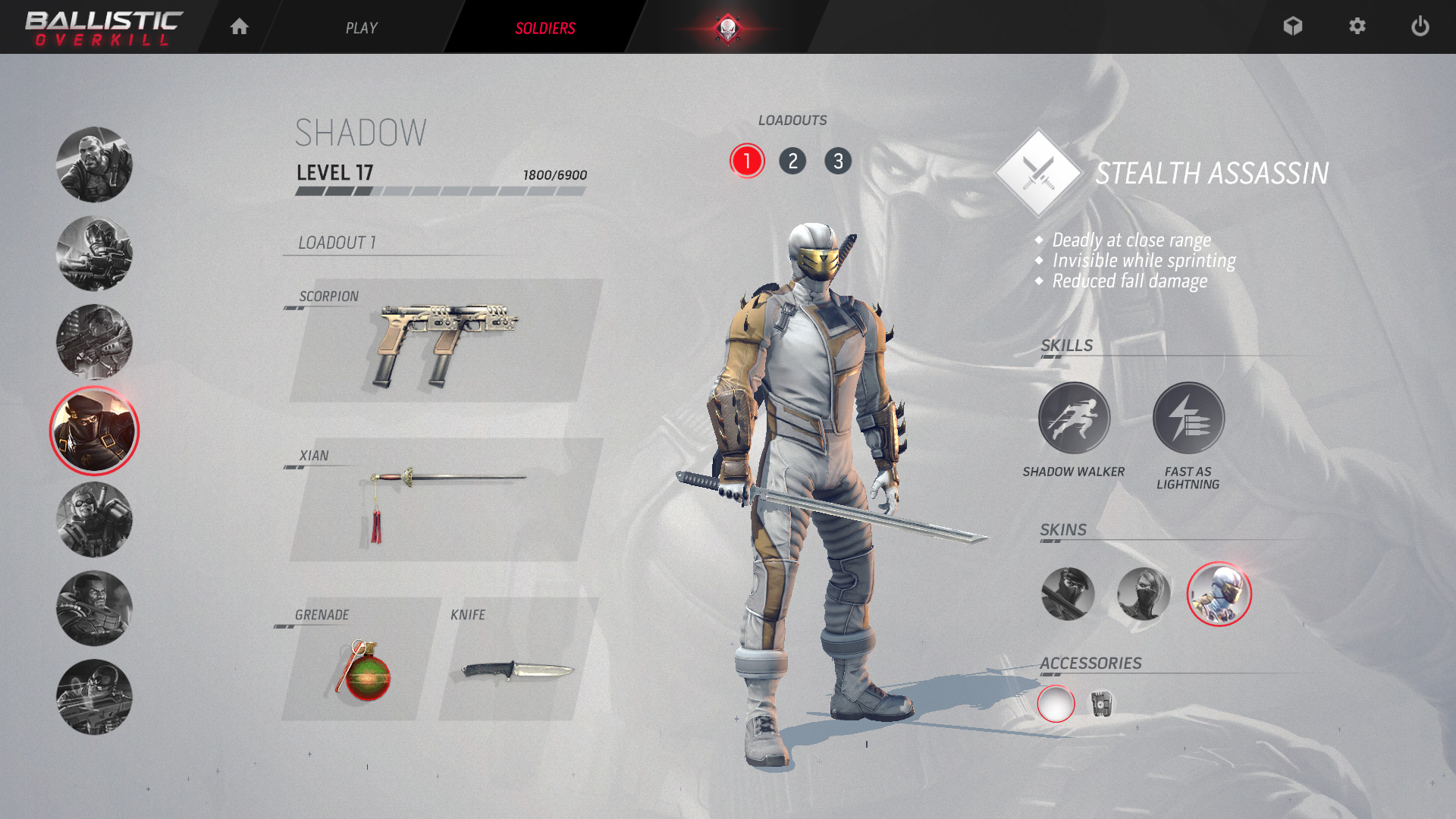Select the Fast As Lightning skill icon
The width and height of the screenshot is (1456, 819).
coord(1188,417)
